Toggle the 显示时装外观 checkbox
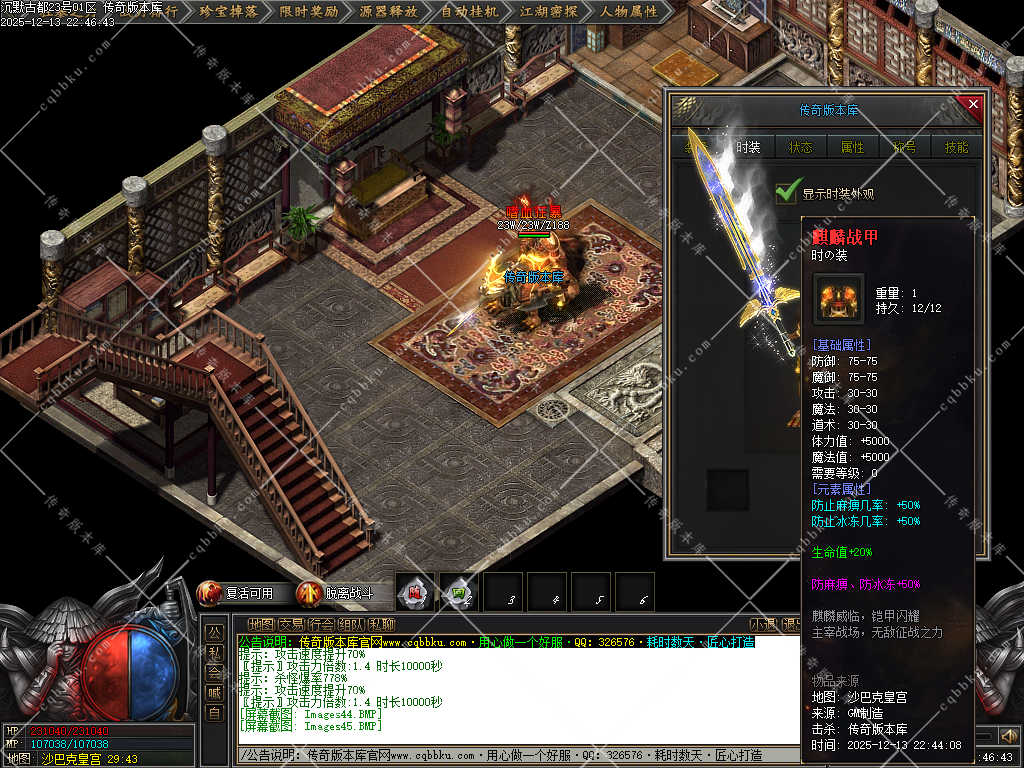 789,193
